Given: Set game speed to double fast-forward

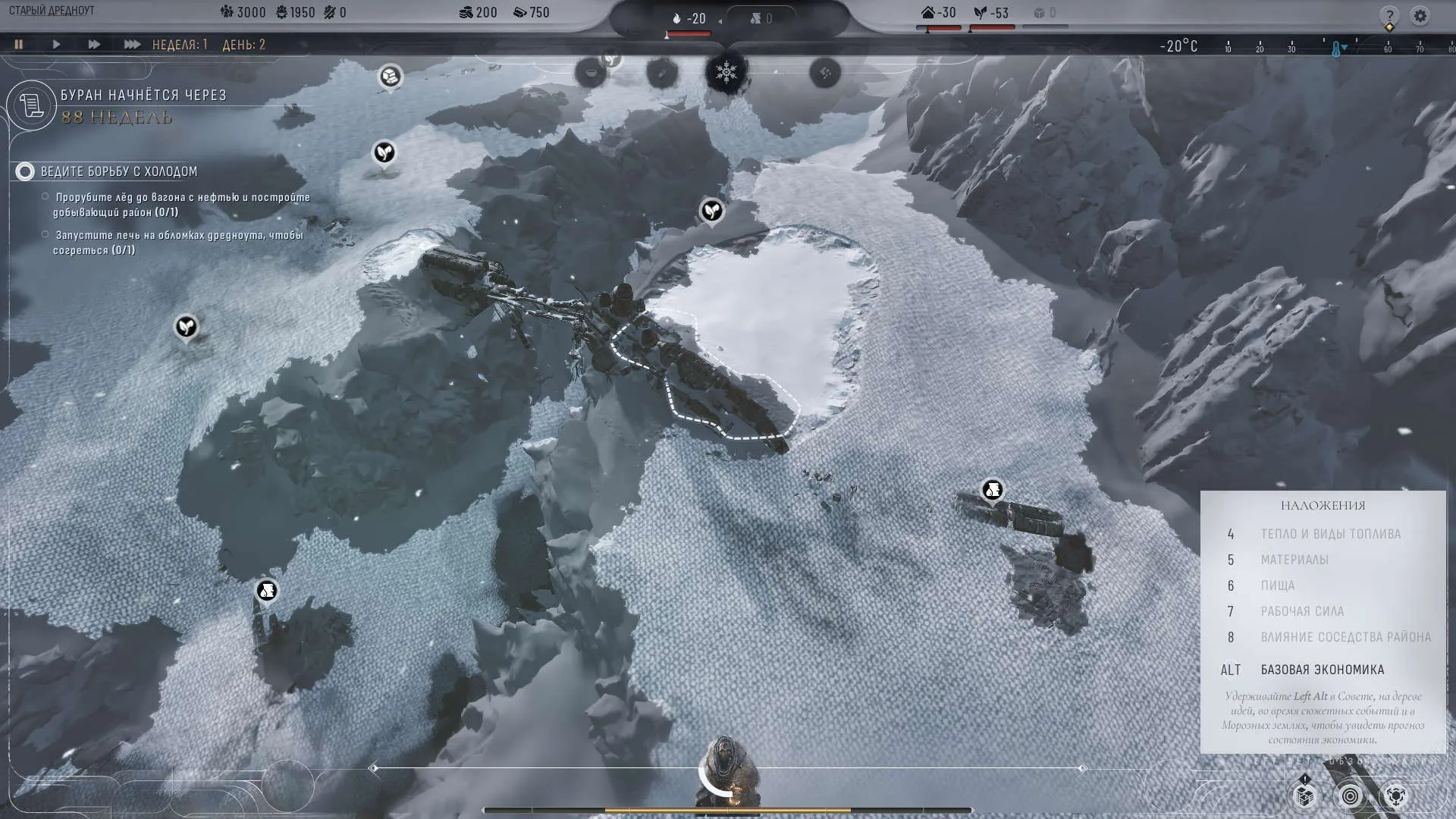Looking at the screenshot, I should pyautogui.click(x=94, y=45).
